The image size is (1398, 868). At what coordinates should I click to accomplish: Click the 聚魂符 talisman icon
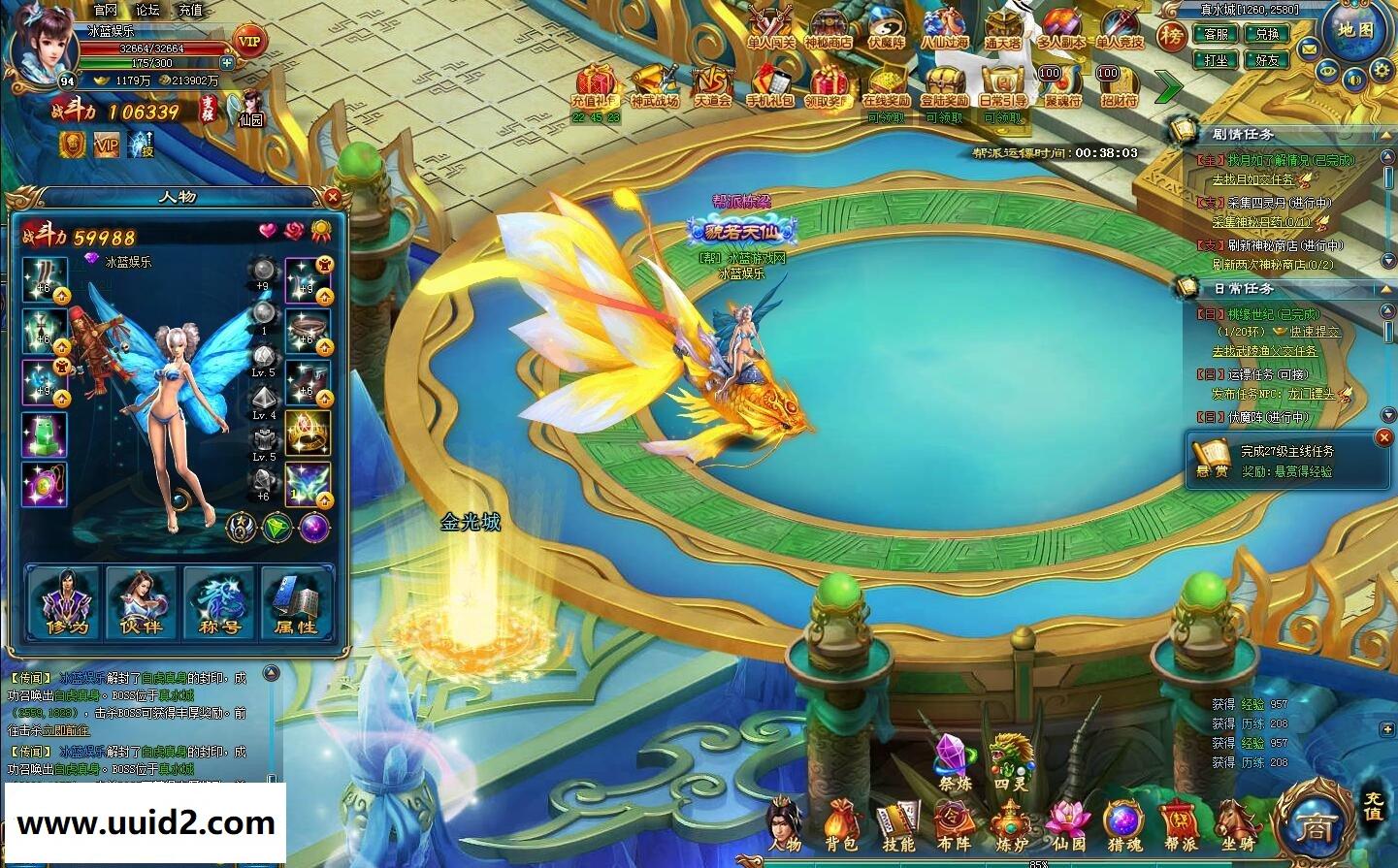[x=1060, y=82]
